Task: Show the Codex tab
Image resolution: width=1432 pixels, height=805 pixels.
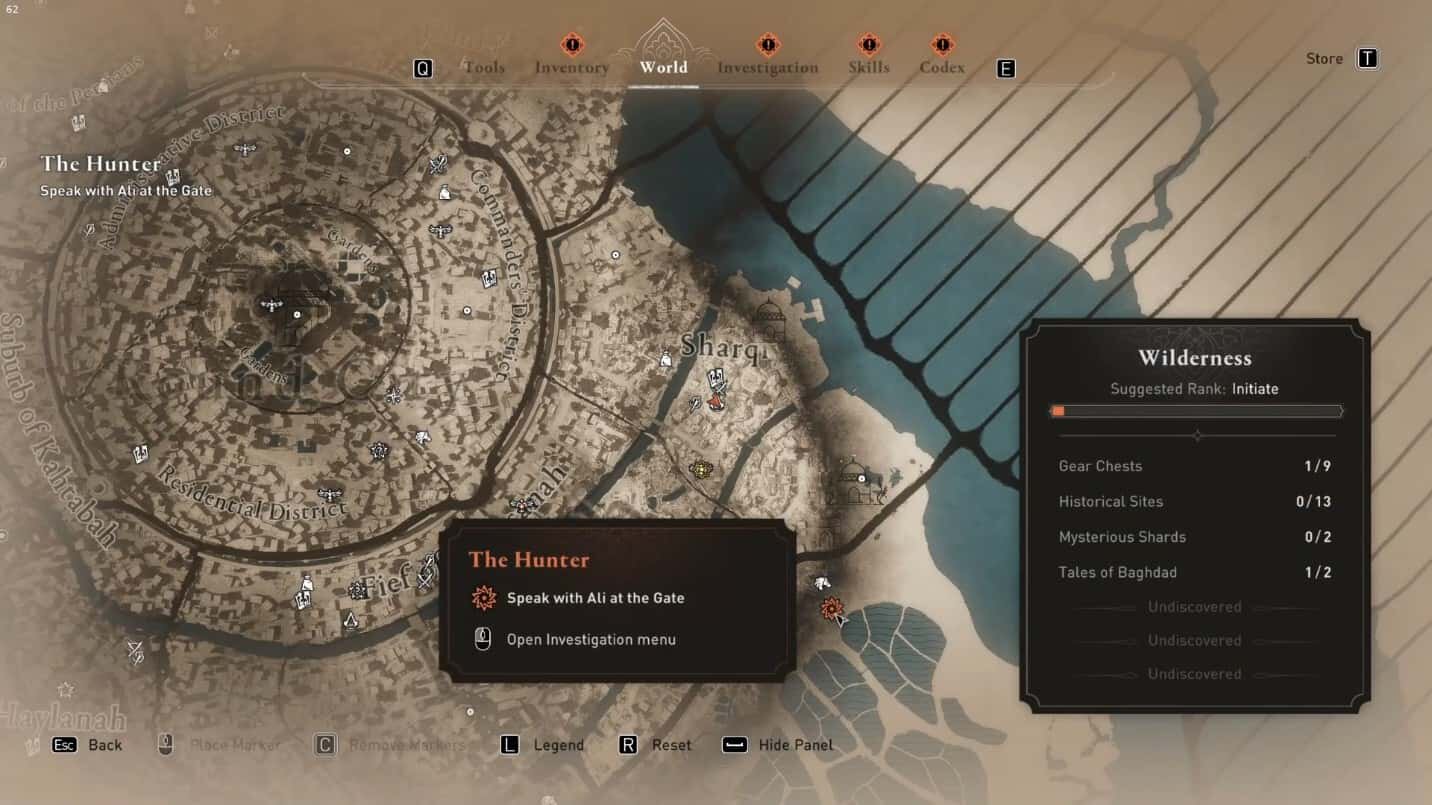Action: [x=942, y=68]
